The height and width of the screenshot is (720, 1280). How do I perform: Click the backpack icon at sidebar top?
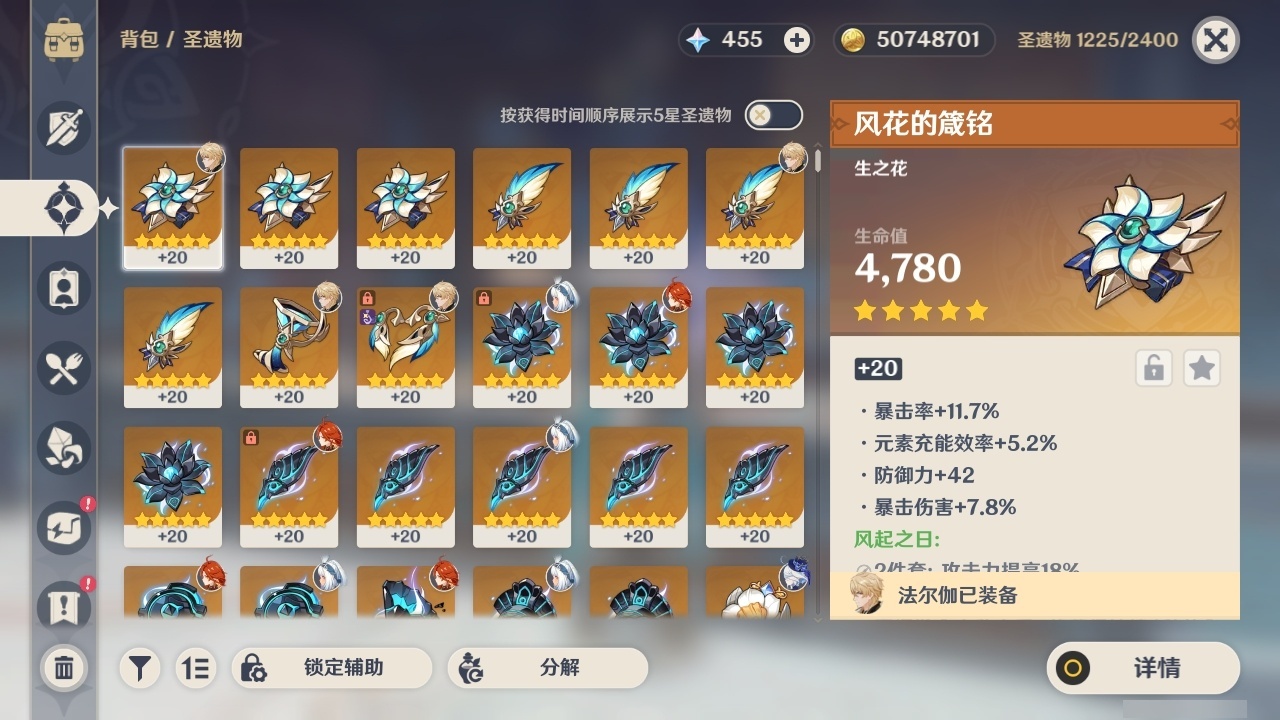pos(63,40)
